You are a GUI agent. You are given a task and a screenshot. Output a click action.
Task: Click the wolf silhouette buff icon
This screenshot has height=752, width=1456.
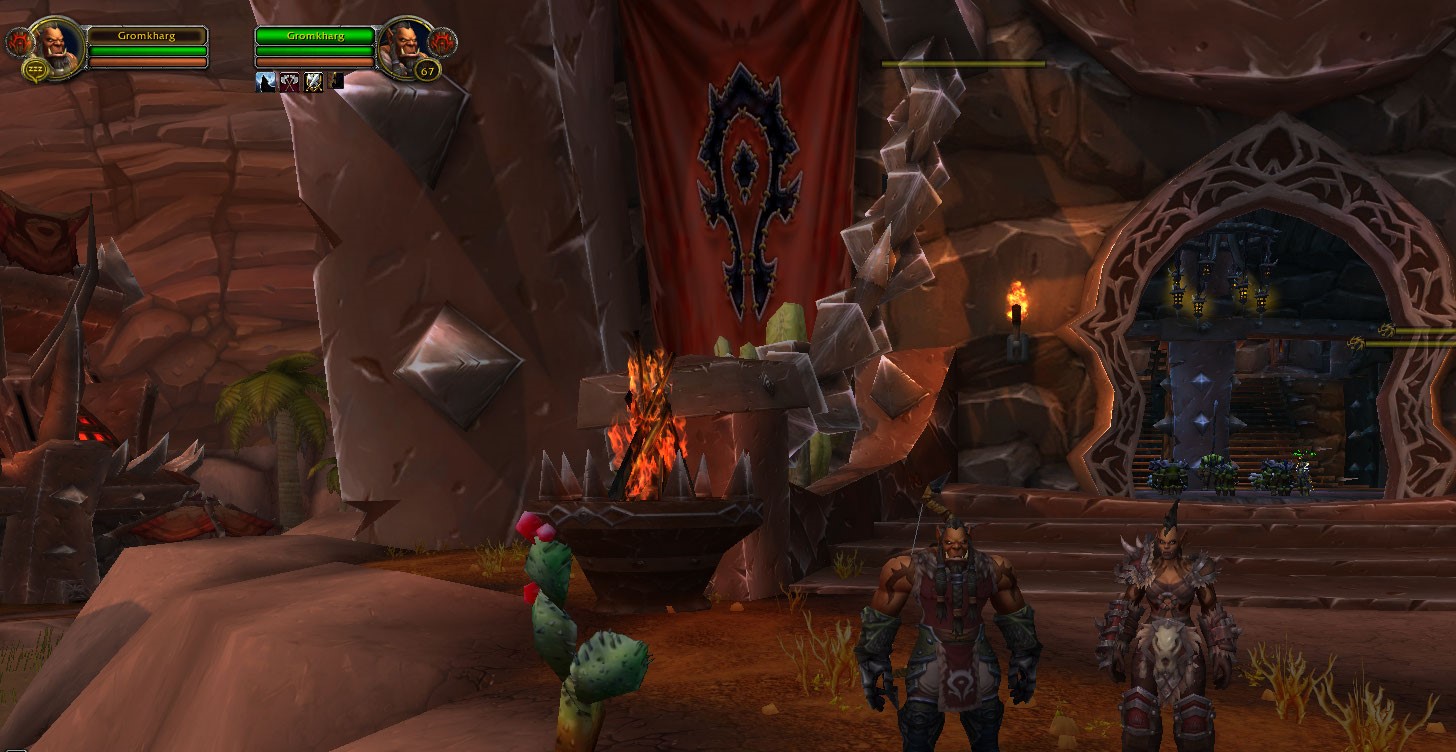click(266, 81)
